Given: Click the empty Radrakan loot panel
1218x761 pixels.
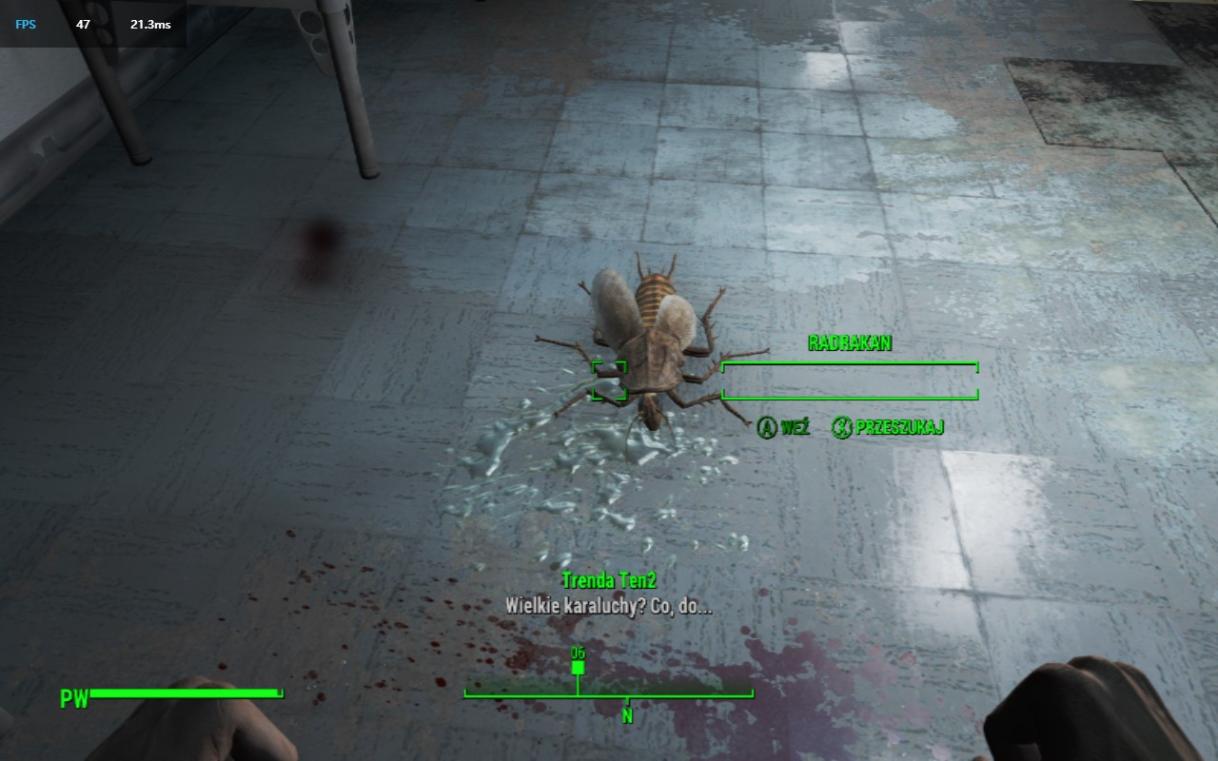Looking at the screenshot, I should point(849,381).
